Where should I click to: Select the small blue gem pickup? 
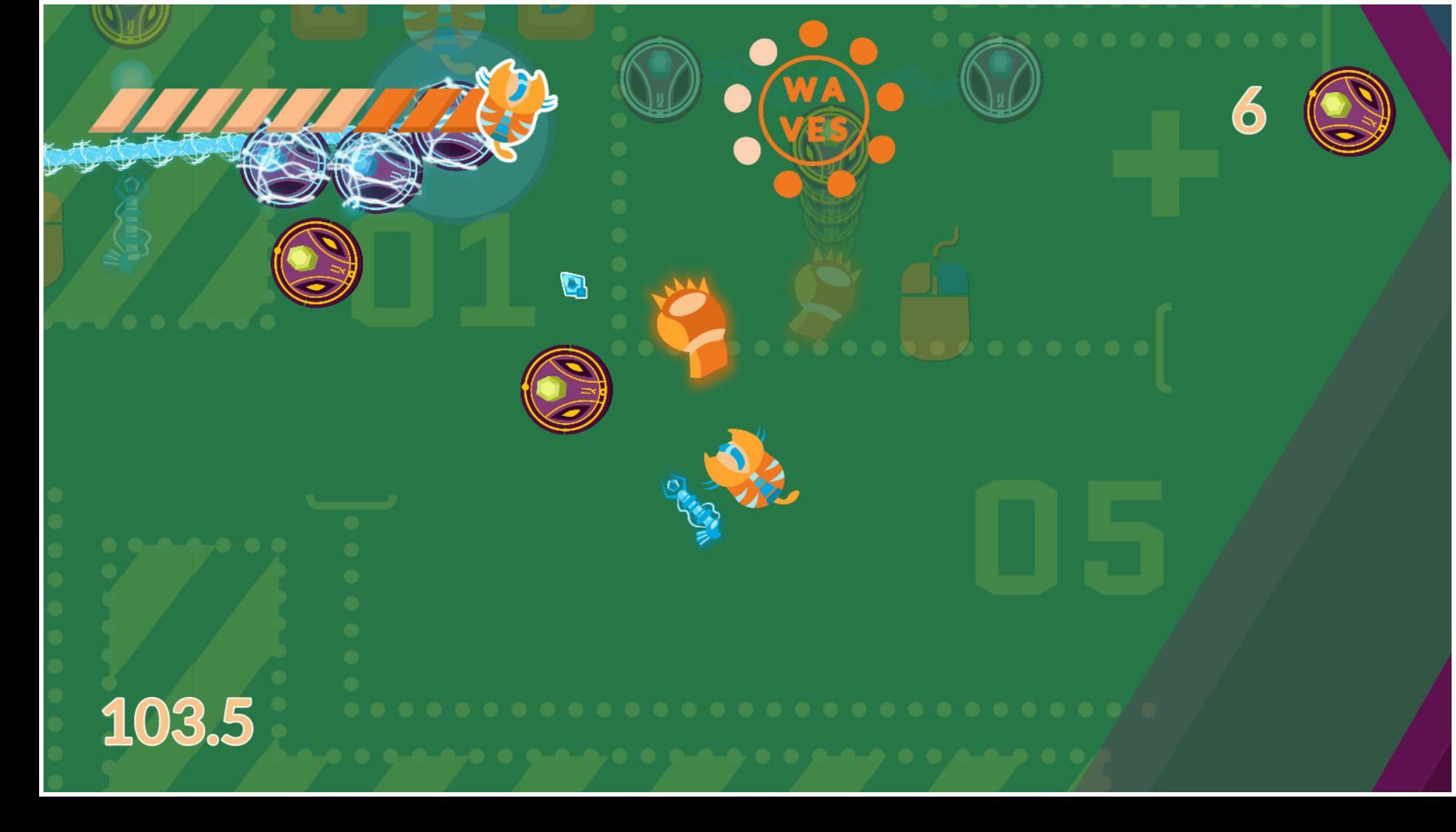click(x=574, y=284)
